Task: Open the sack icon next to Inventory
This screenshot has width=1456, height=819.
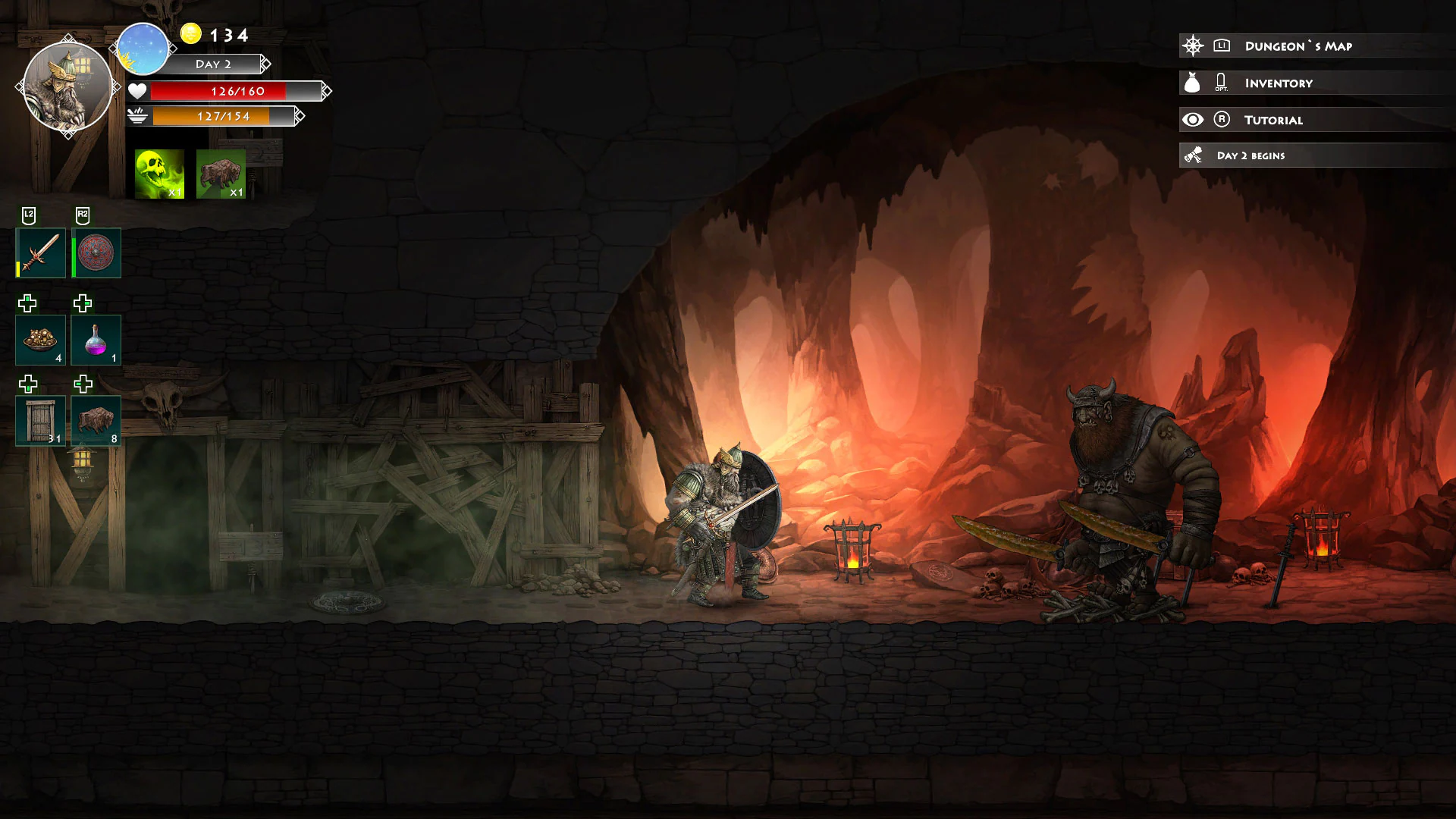Action: [x=1191, y=82]
